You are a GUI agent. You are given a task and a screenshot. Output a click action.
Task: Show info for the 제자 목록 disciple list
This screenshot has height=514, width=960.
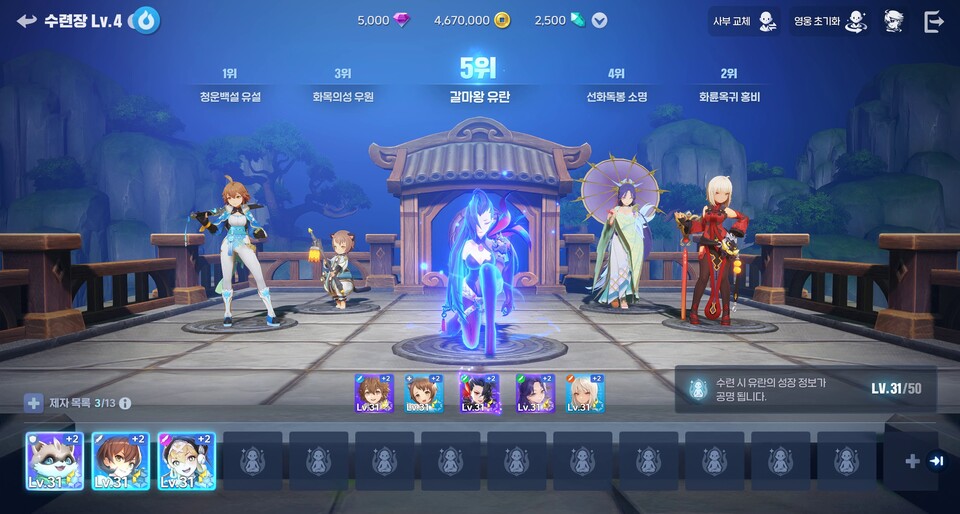coord(125,403)
